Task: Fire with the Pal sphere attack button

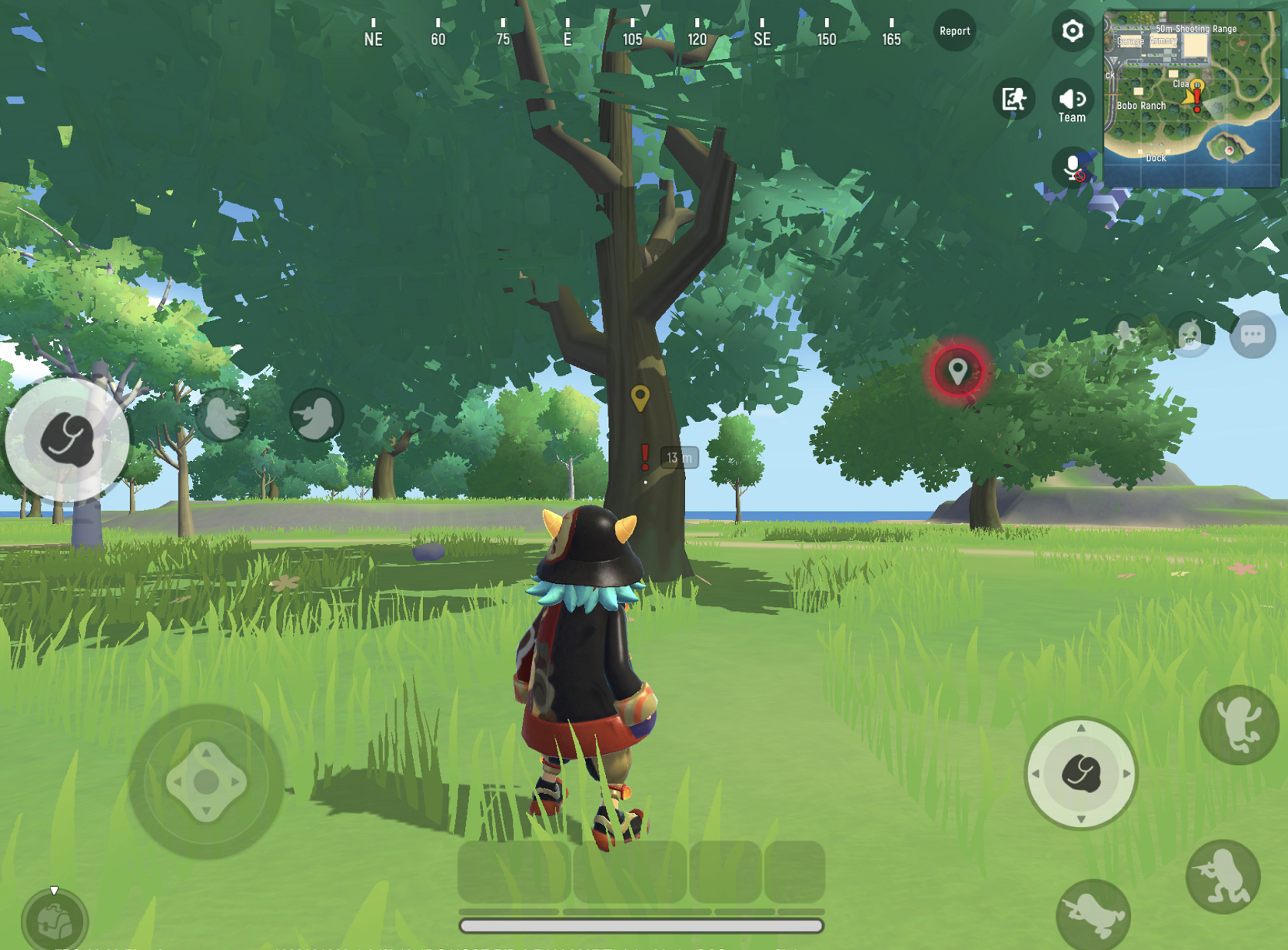Action: [x=1082, y=773]
